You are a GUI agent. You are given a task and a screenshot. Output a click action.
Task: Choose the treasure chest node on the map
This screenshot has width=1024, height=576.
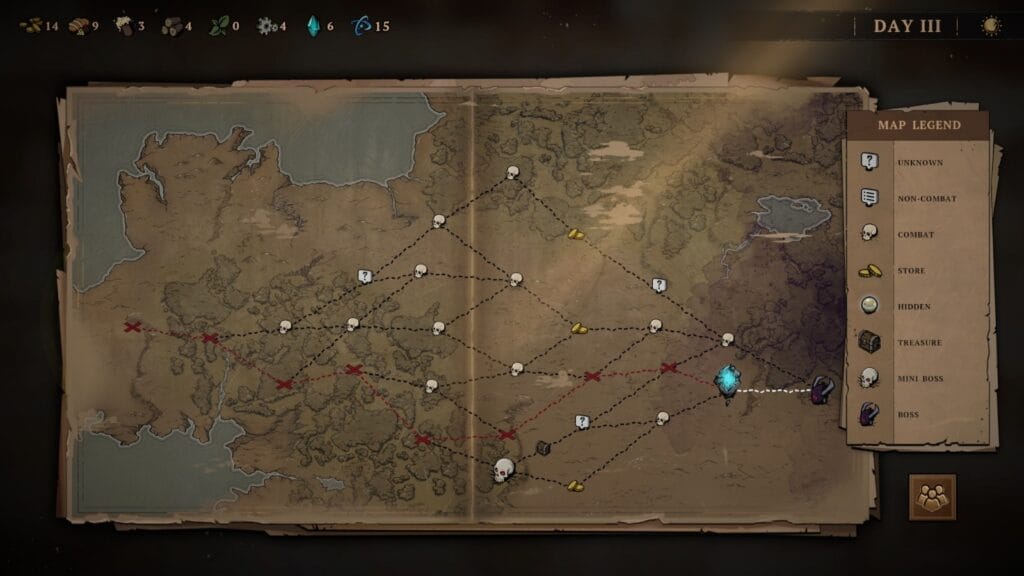(543, 448)
